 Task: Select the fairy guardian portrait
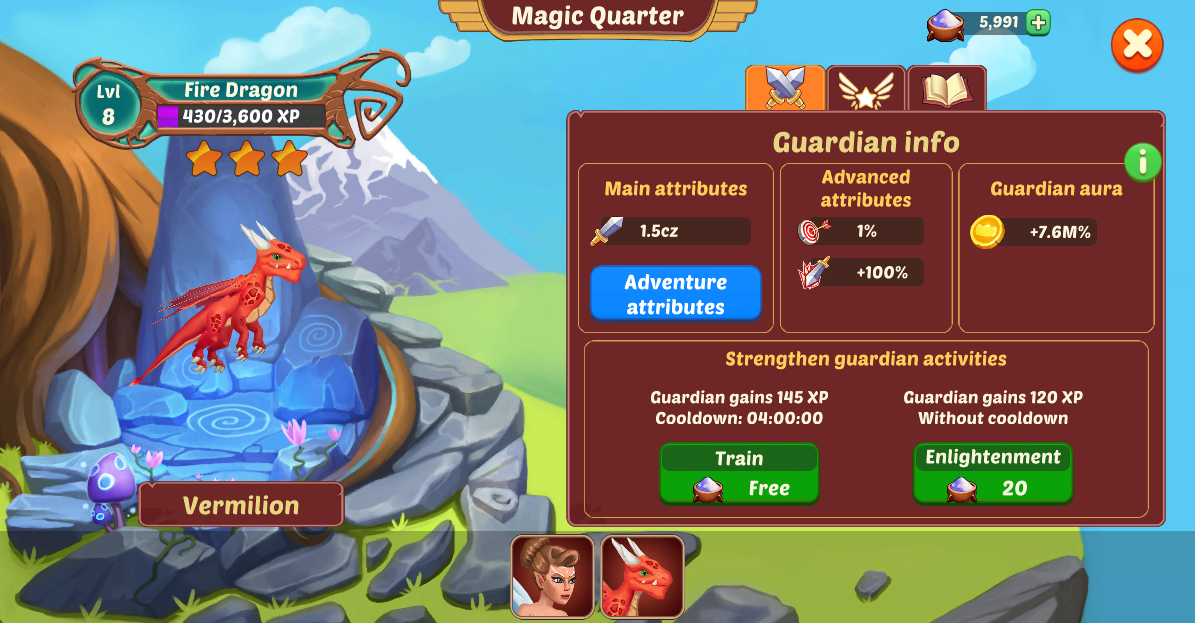point(553,576)
